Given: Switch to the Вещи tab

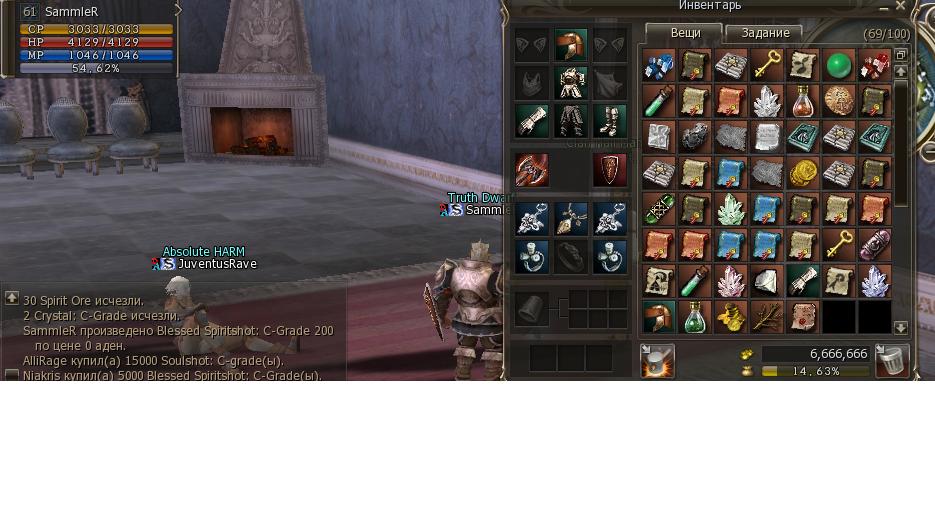Looking at the screenshot, I should pos(685,33).
